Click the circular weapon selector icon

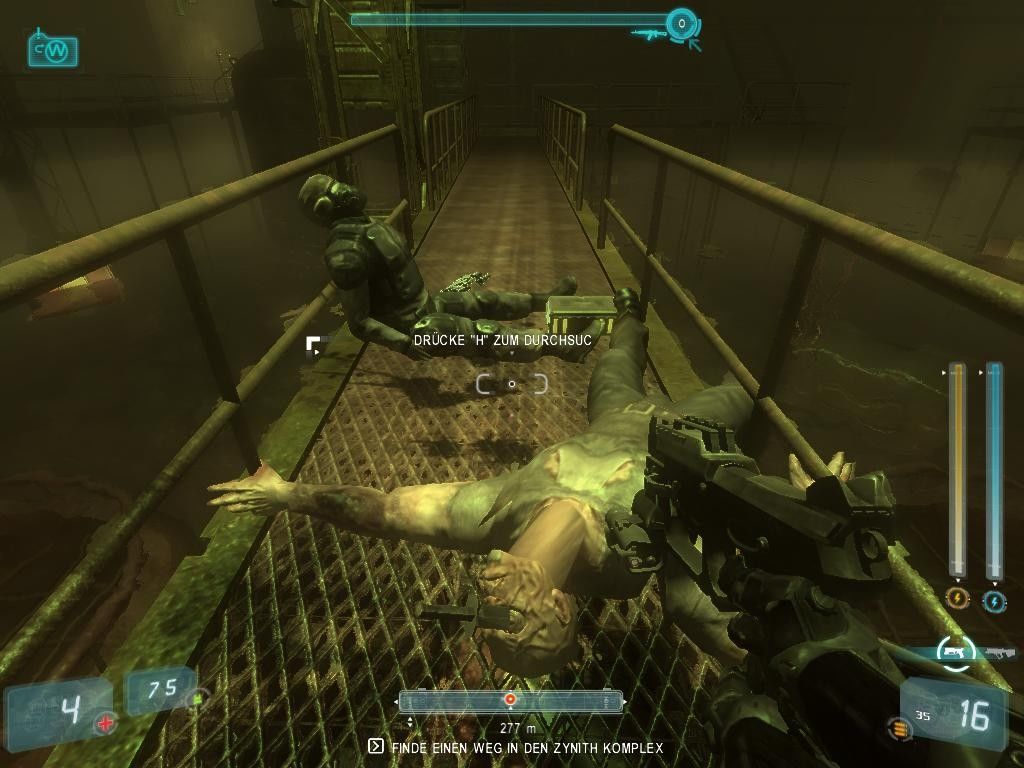coord(955,651)
